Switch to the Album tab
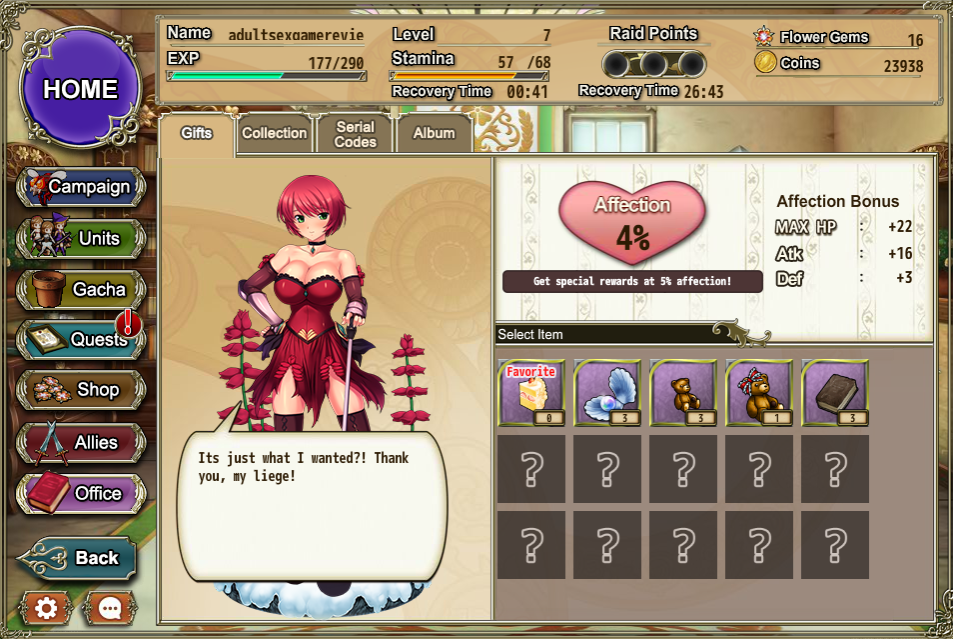Viewport: 953px width, 639px height. pos(433,133)
